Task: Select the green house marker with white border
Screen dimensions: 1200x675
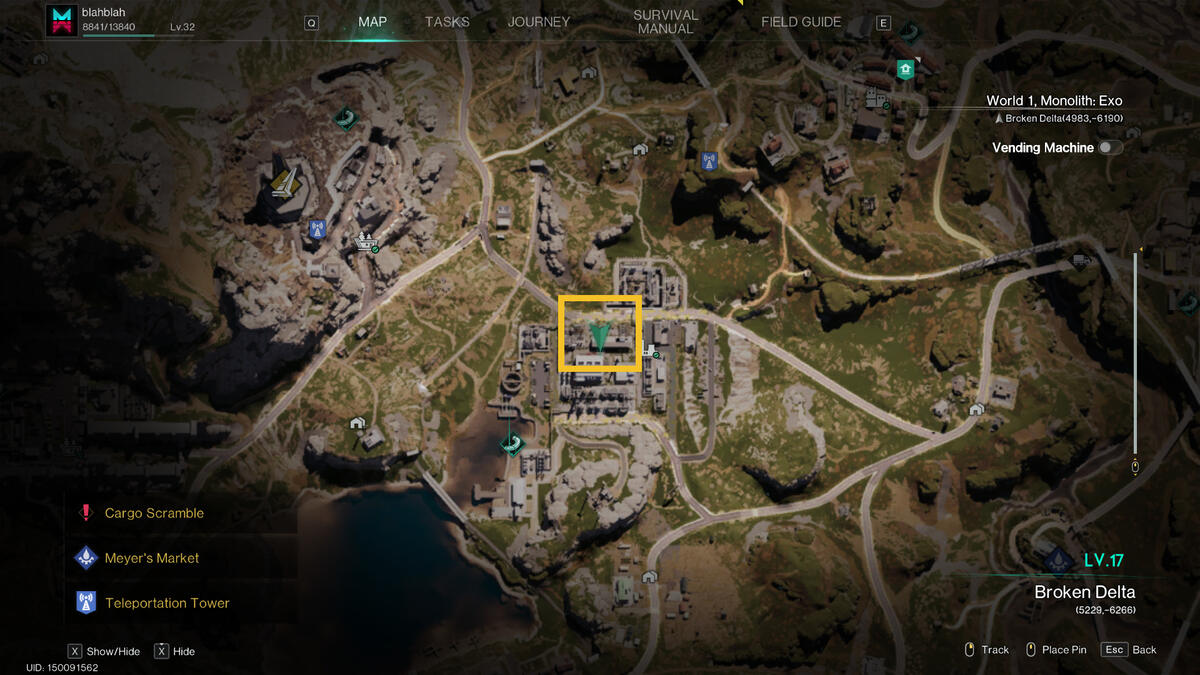Action: click(x=905, y=69)
